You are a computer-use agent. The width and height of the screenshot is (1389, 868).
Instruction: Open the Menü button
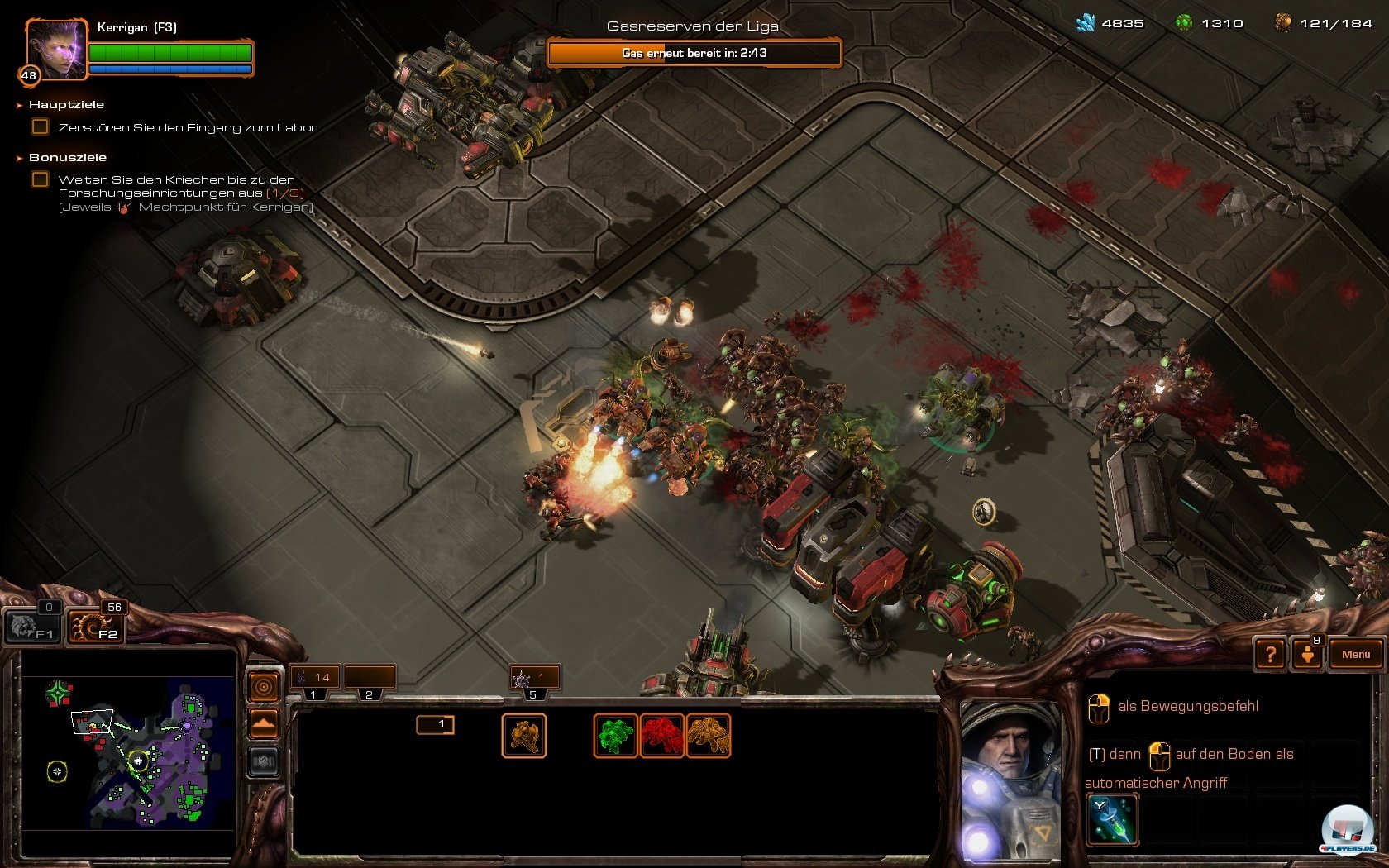coord(1355,654)
